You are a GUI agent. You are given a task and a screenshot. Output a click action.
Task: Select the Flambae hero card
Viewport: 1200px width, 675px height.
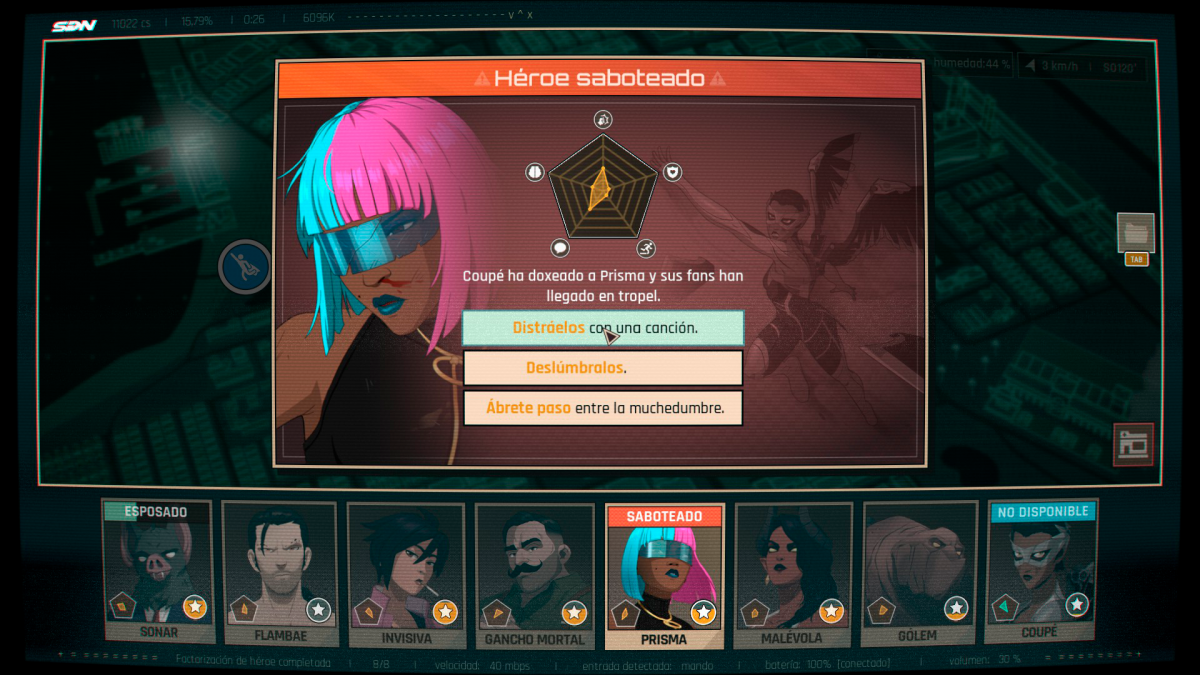281,574
